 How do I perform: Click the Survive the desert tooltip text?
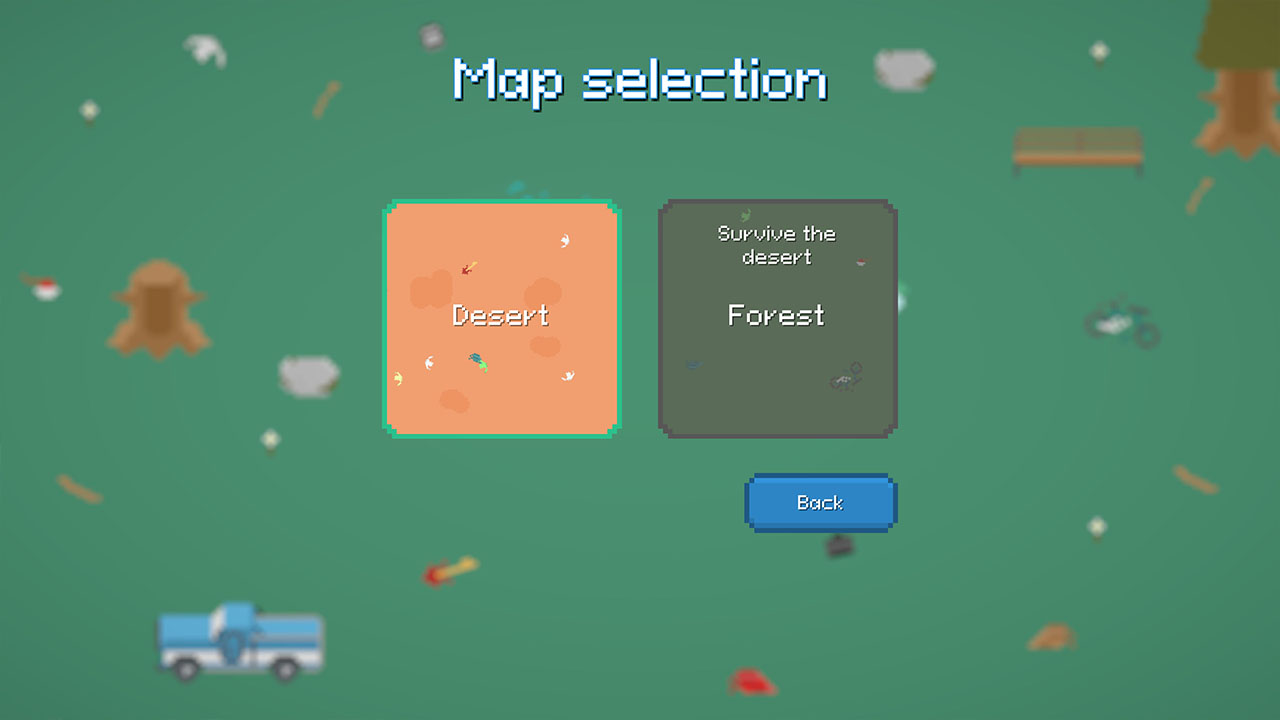pyautogui.click(x=776, y=245)
